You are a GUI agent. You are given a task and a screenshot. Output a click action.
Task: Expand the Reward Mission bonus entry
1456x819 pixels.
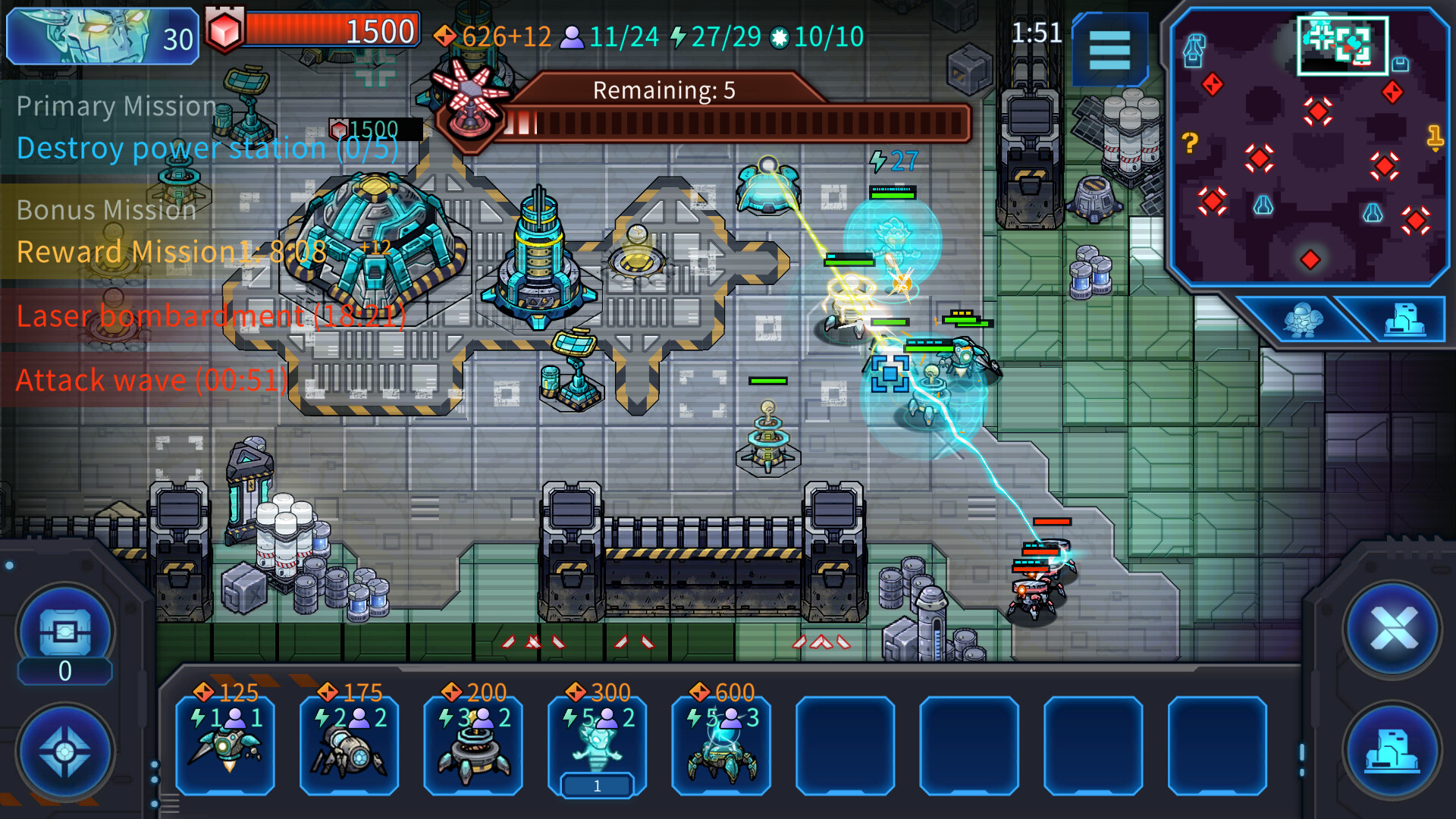(171, 252)
